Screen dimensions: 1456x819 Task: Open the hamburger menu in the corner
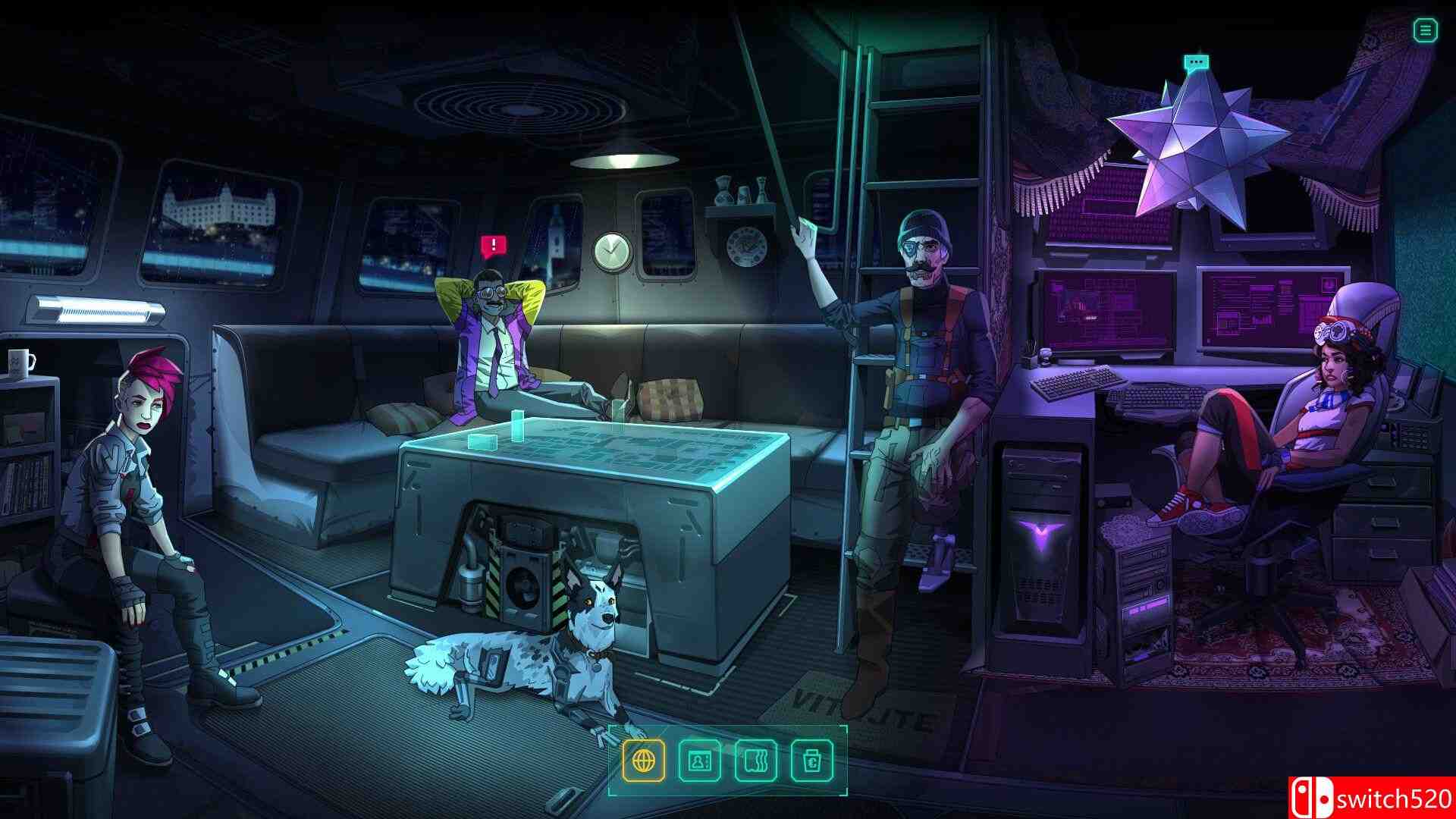(x=1425, y=30)
